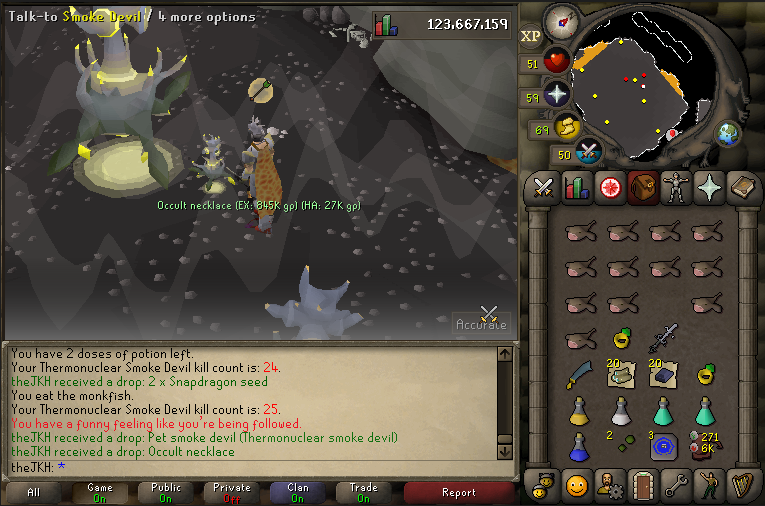Toggle run with the boot energy orb
This screenshot has width=765, height=506.
coord(569,128)
